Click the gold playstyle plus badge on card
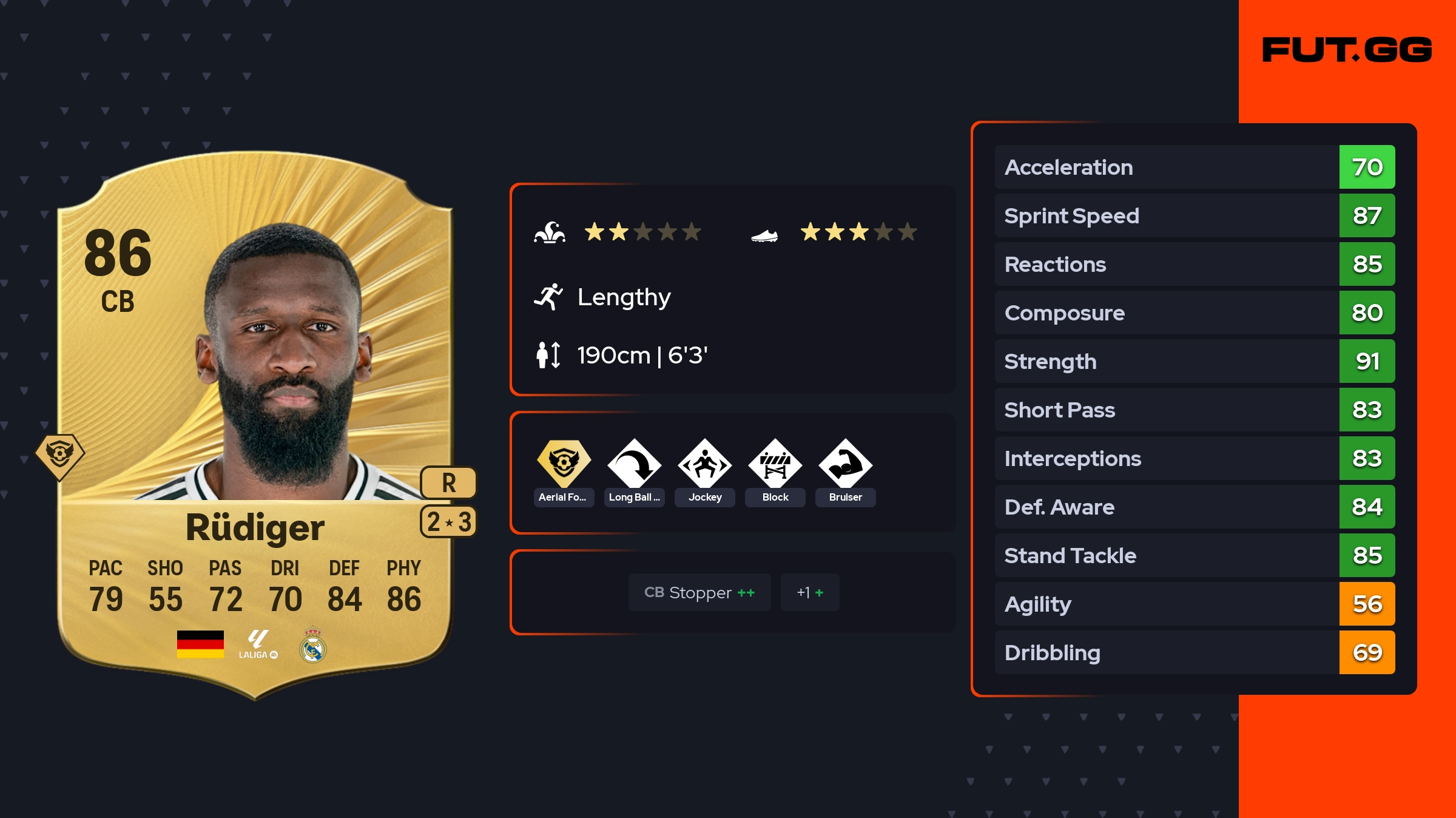This screenshot has width=1456, height=818. 60,455
